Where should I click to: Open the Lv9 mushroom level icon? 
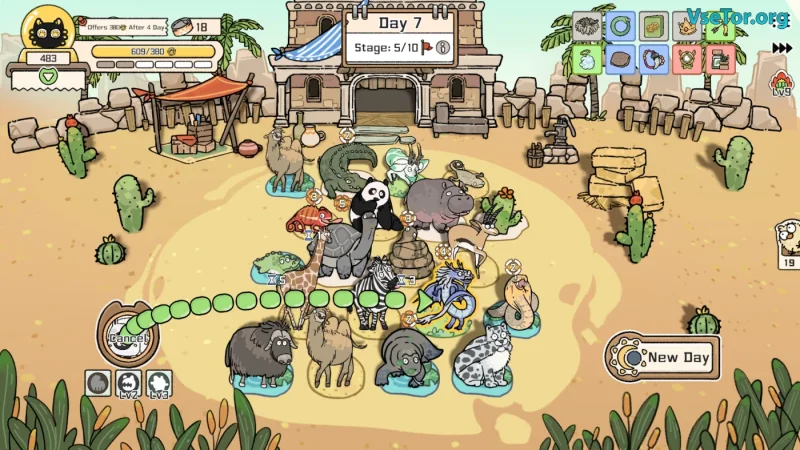[x=781, y=84]
